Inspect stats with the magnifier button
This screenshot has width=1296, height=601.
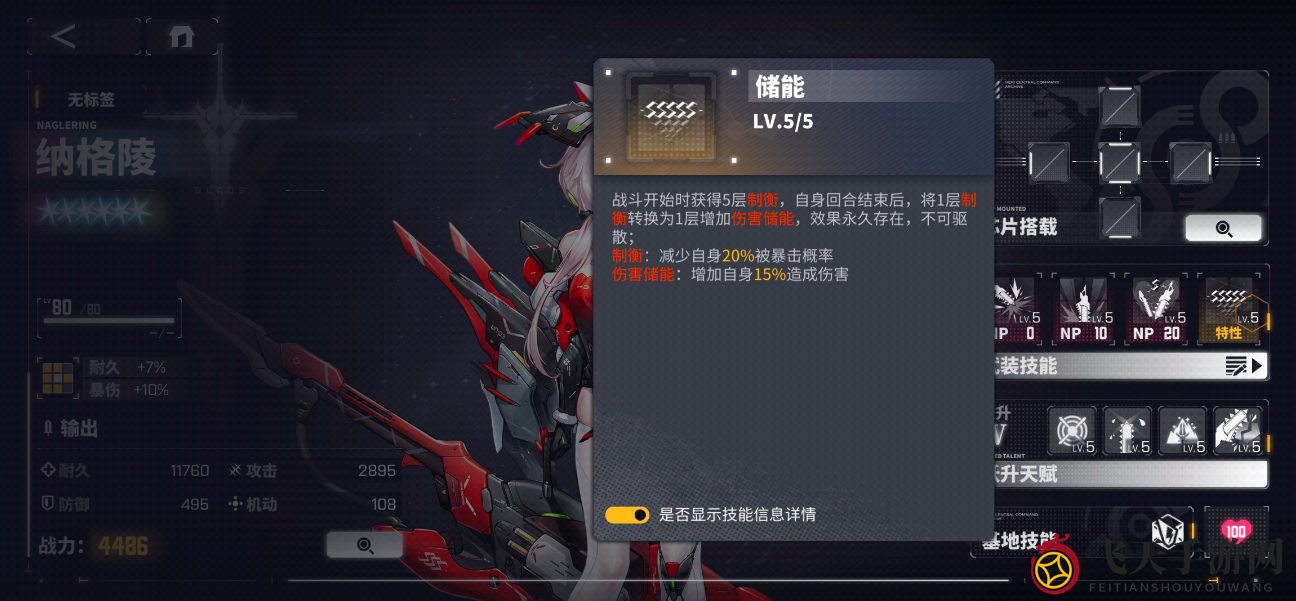click(x=364, y=545)
